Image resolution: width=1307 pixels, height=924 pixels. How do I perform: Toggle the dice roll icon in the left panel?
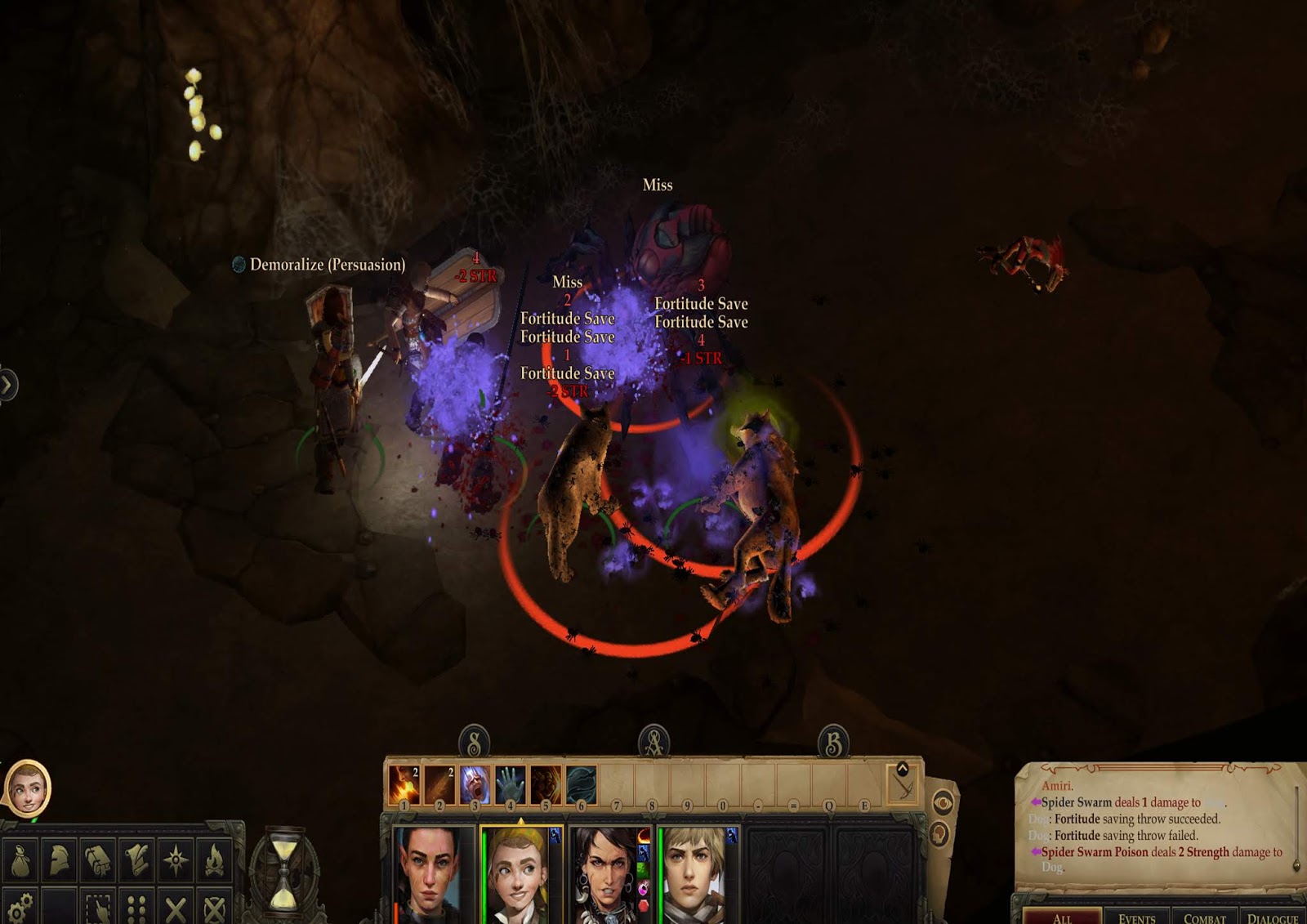pos(136,907)
